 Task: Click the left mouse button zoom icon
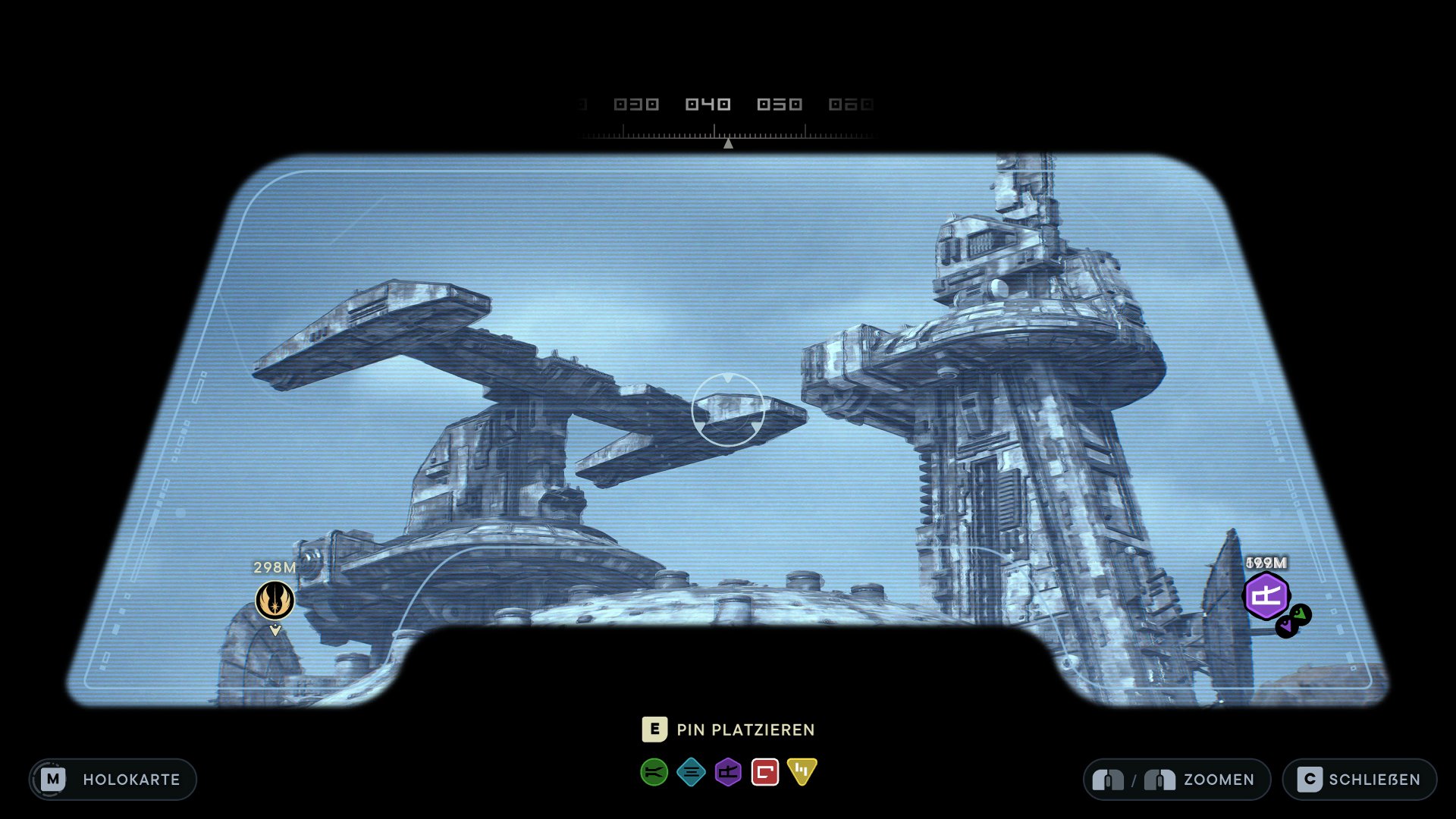click(1109, 780)
